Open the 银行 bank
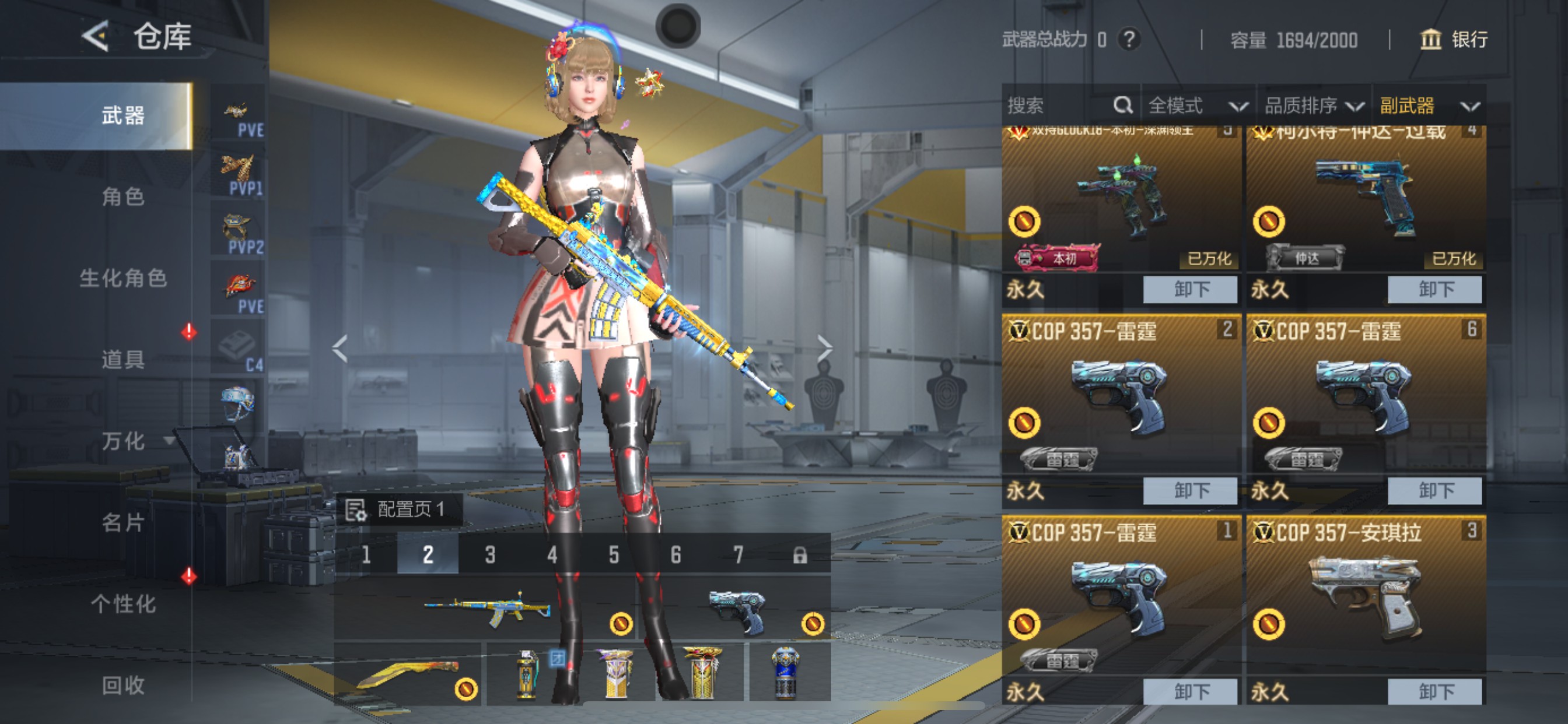The width and height of the screenshot is (1568, 724). (1454, 40)
